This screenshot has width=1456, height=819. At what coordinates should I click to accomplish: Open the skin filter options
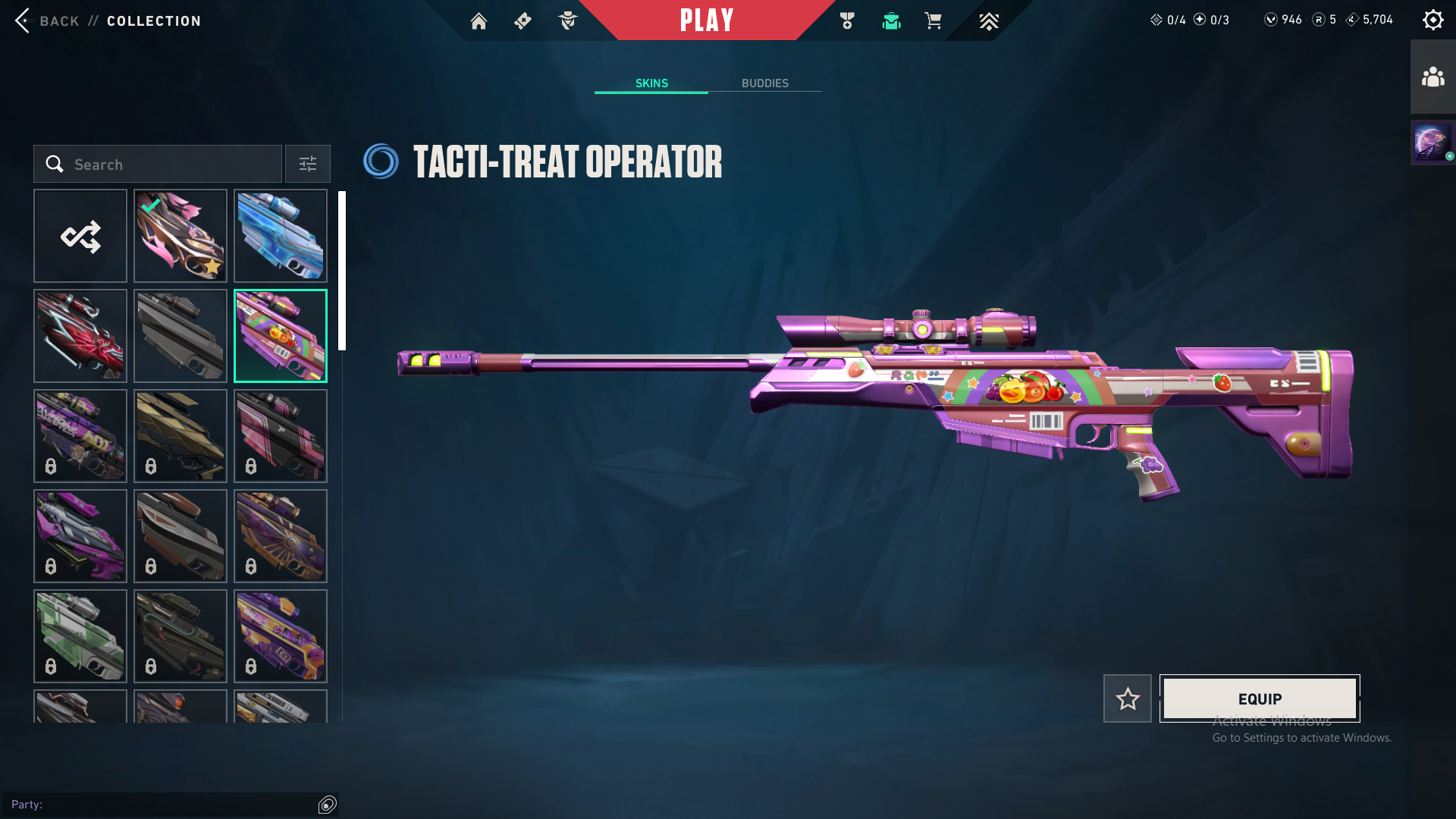coord(307,164)
